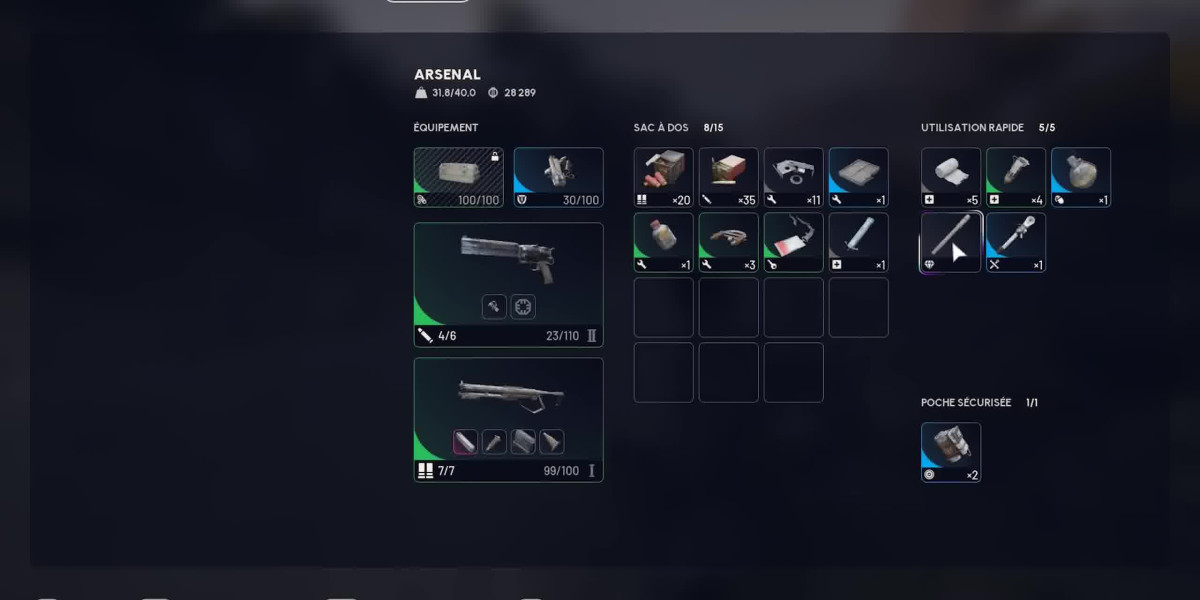Select the syringe item in the backpack
1200x600 pixels.
[x=858, y=242]
